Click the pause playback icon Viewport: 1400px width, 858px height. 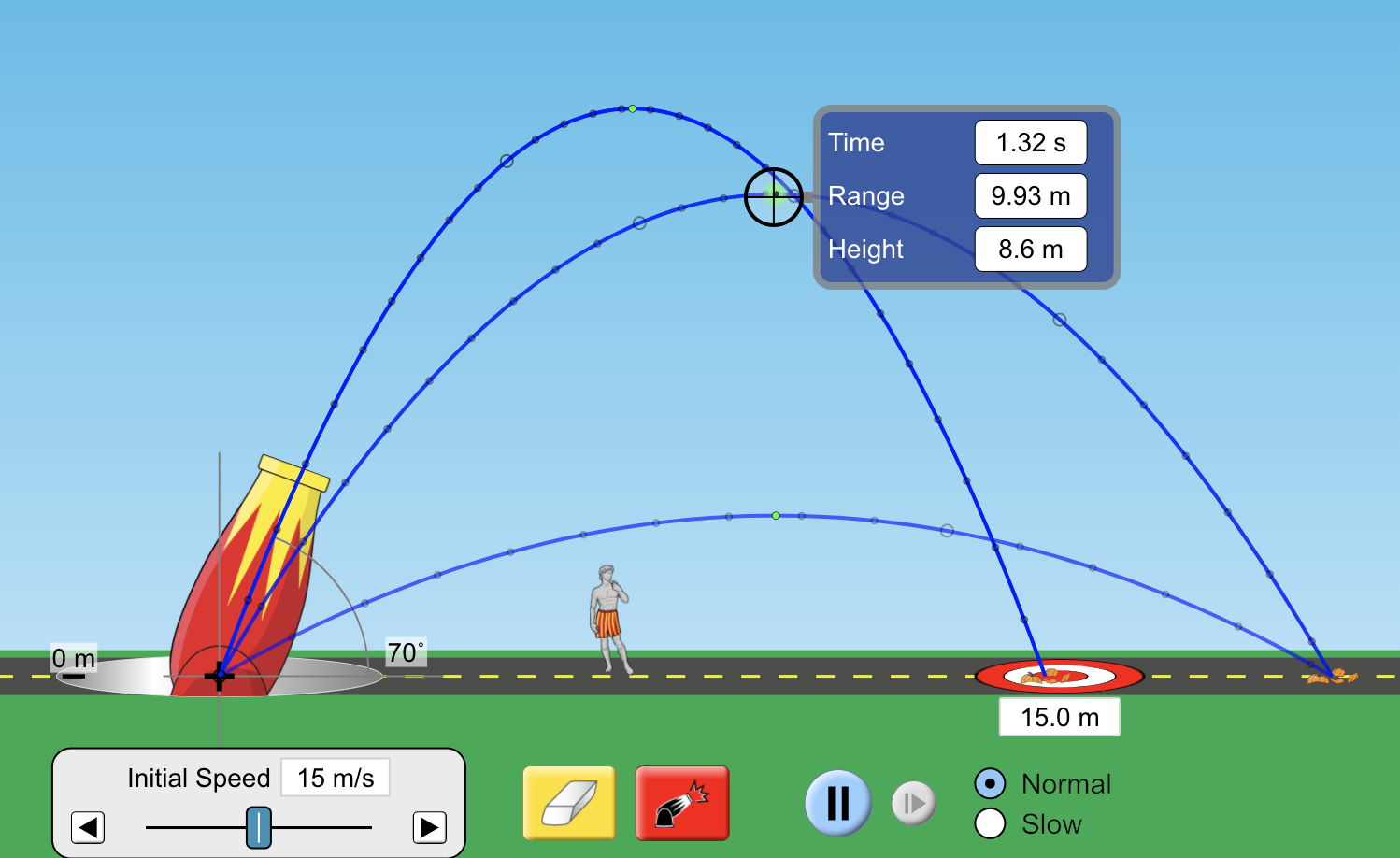[x=837, y=802]
